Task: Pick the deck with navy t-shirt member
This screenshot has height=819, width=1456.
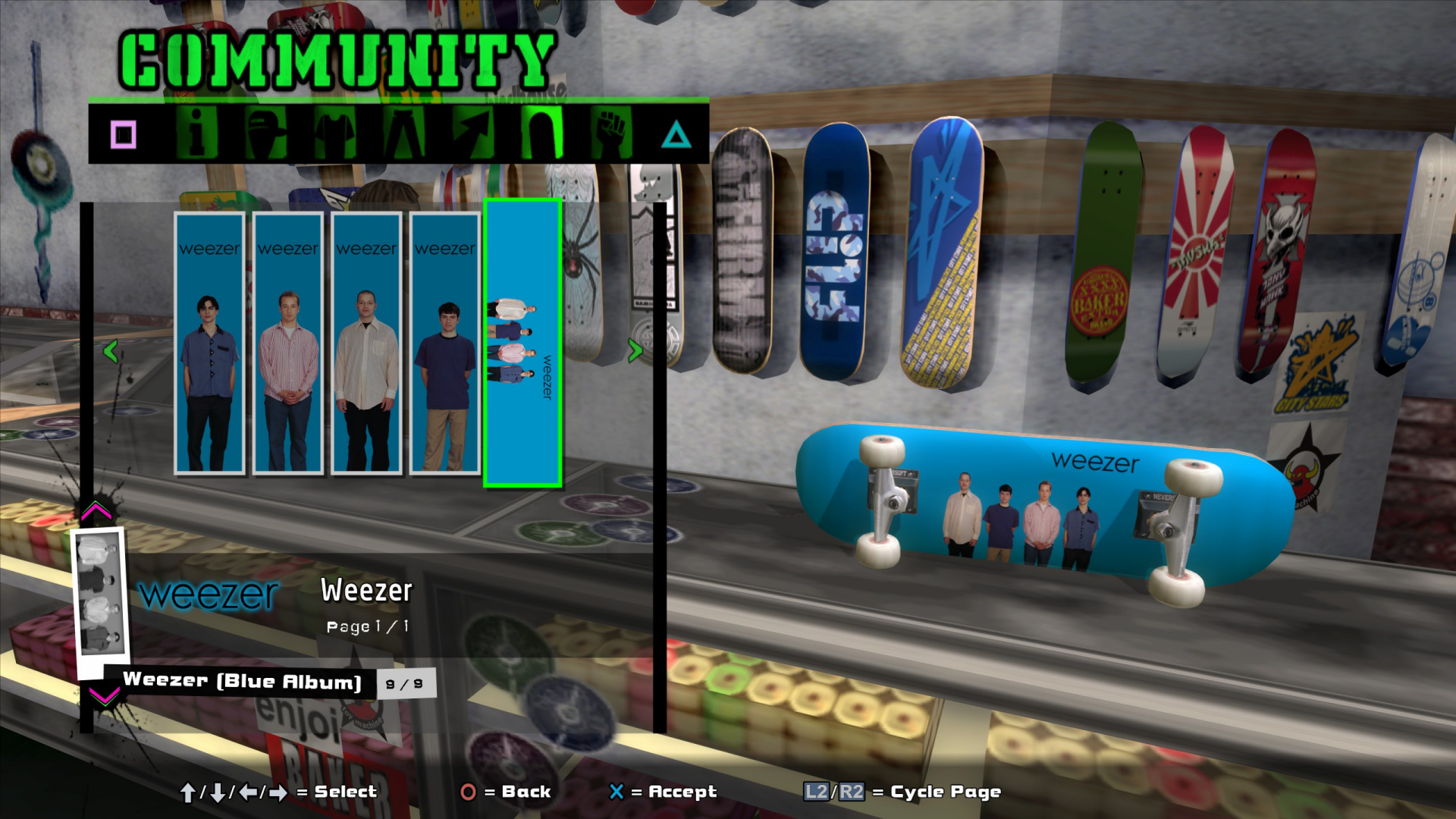Action: [445, 343]
